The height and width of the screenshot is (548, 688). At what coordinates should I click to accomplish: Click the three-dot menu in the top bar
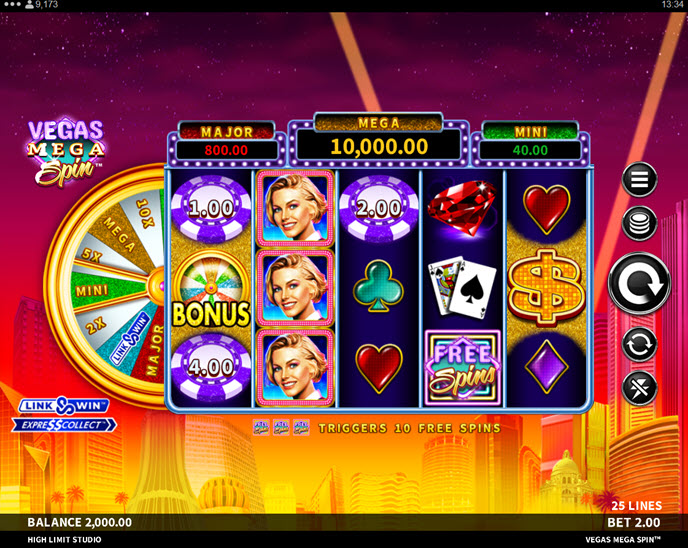(11, 5)
